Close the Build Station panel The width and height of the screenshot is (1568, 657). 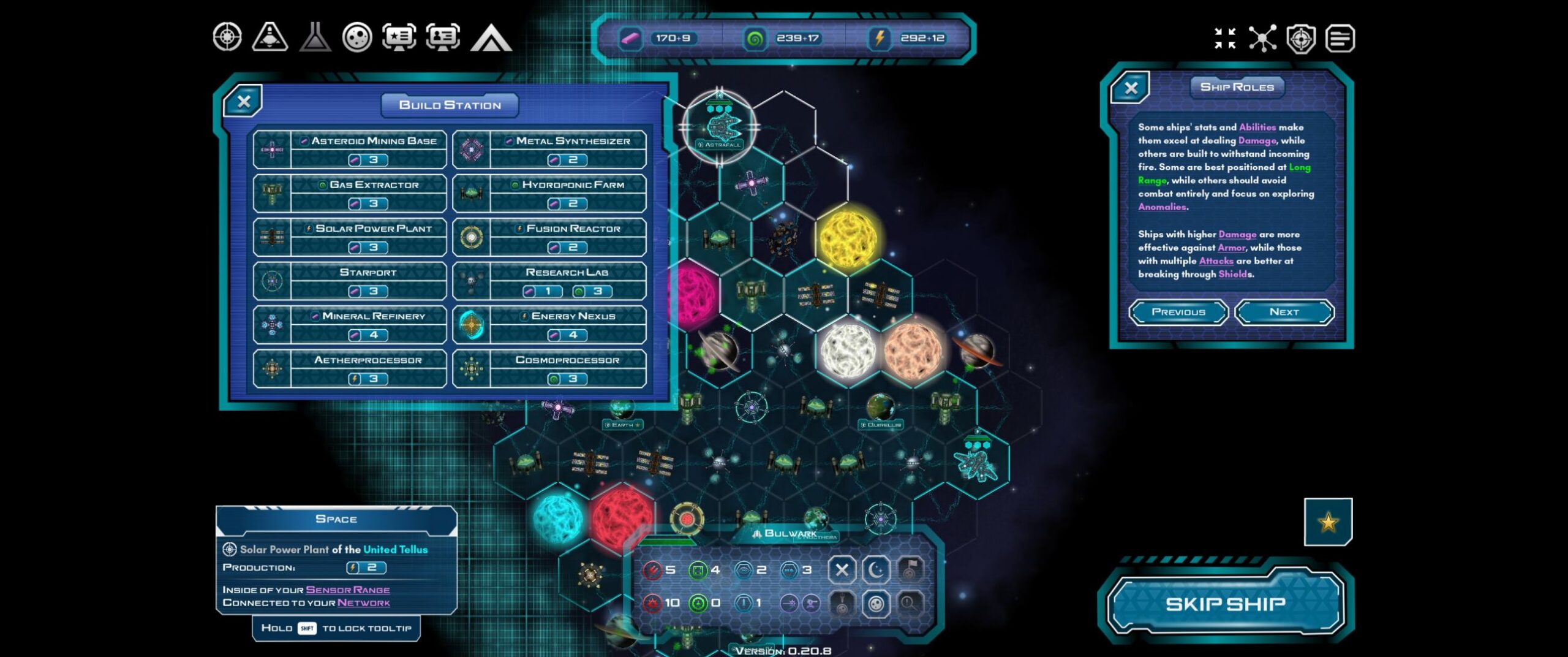pyautogui.click(x=243, y=102)
